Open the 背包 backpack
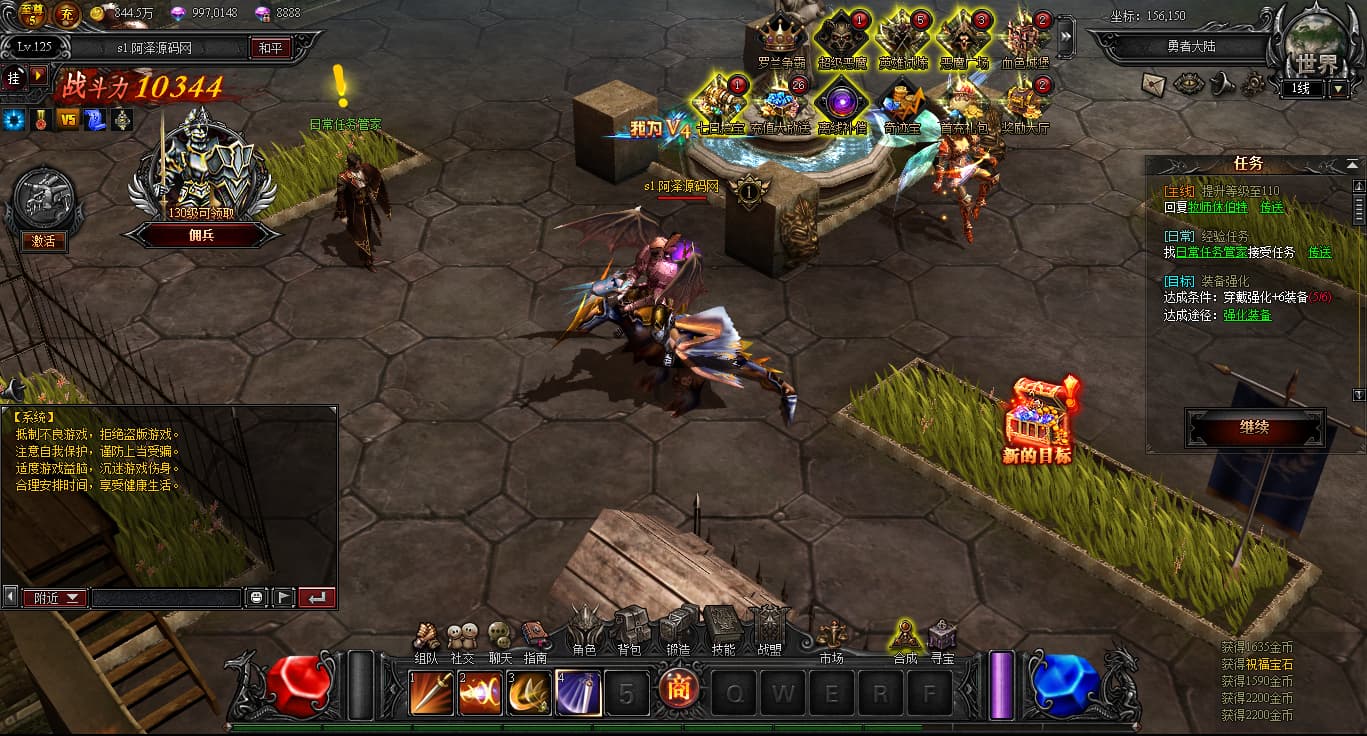The height and width of the screenshot is (736, 1367). click(x=630, y=628)
